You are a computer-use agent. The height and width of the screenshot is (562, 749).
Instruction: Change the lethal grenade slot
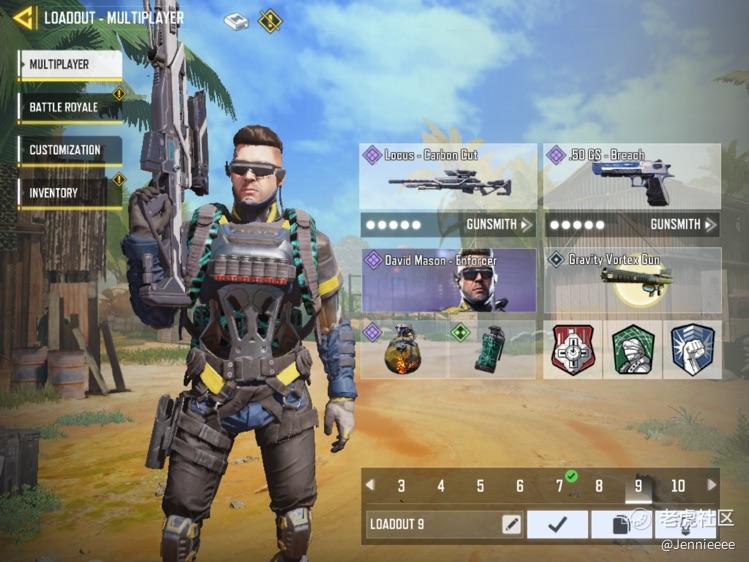[x=404, y=349]
